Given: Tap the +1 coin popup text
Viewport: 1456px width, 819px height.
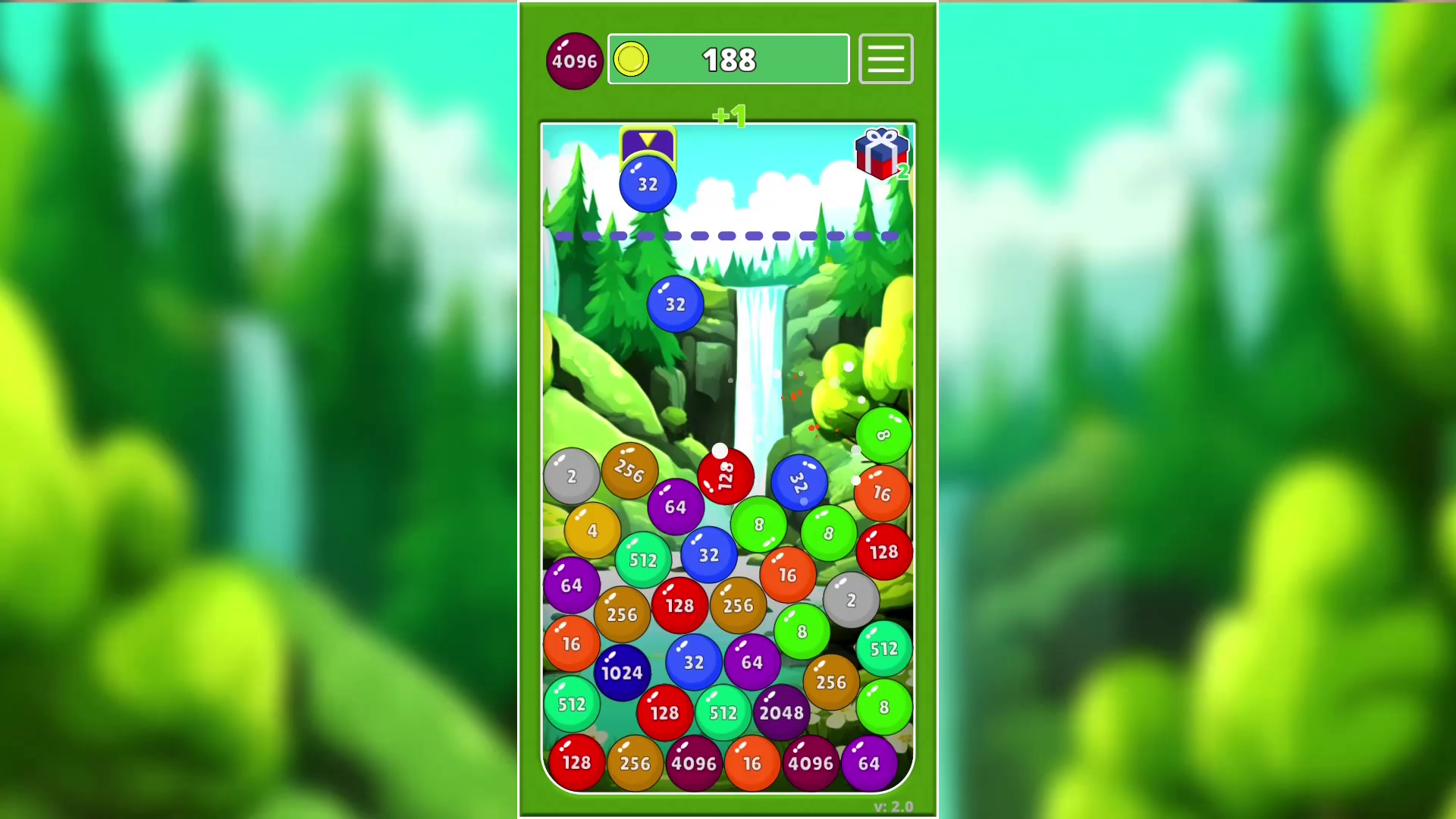Looking at the screenshot, I should coord(730,115).
